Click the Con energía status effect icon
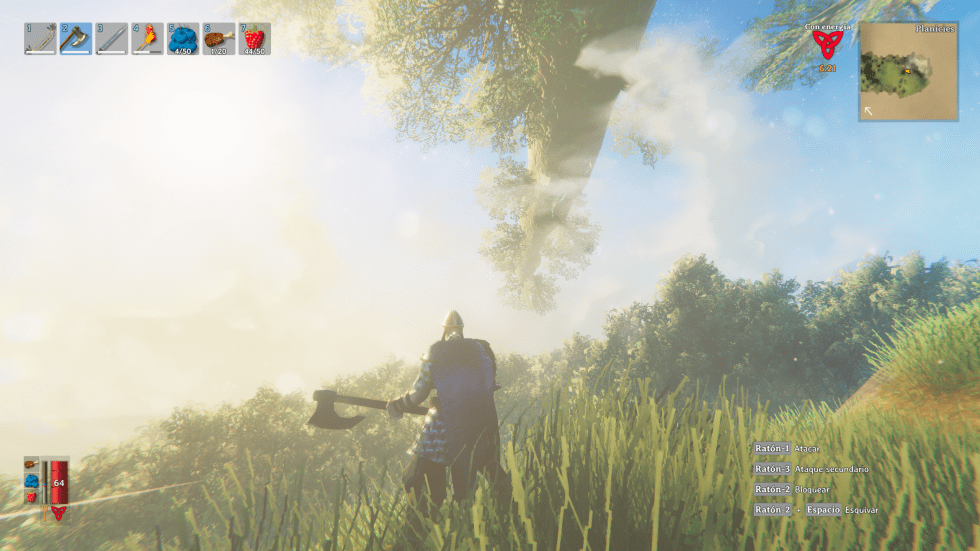 point(826,45)
